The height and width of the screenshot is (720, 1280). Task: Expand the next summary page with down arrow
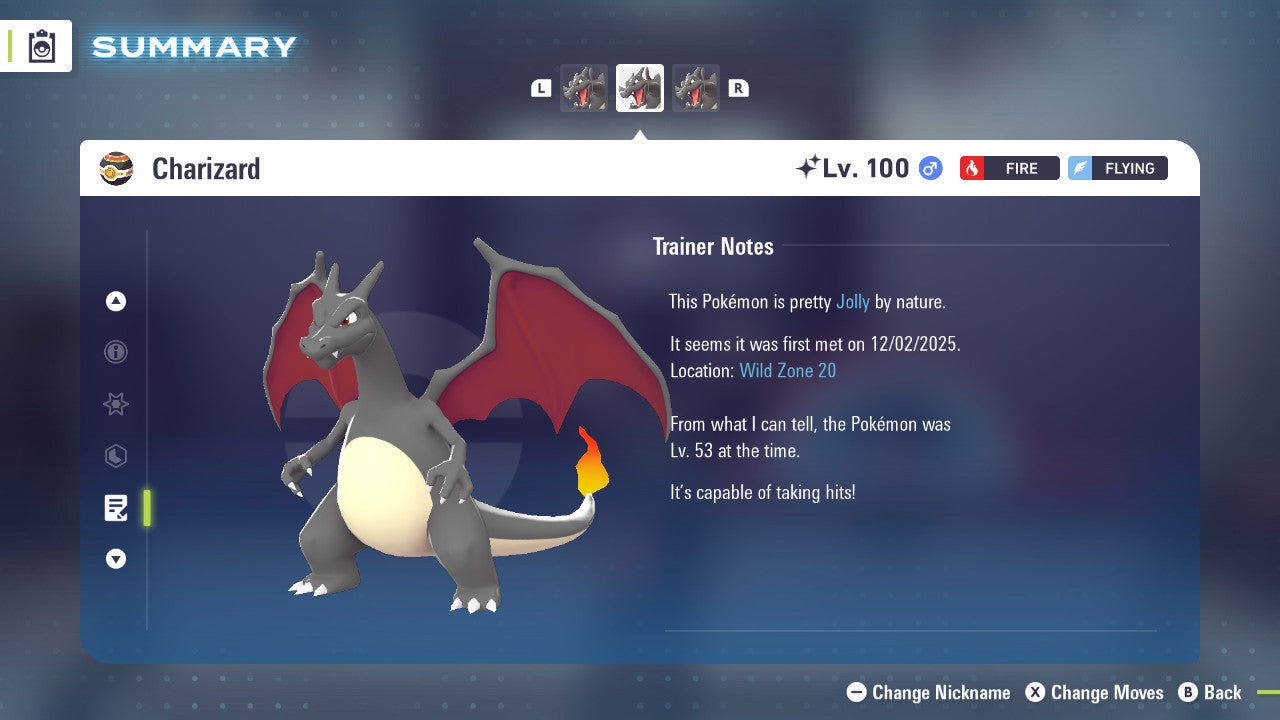point(115,559)
